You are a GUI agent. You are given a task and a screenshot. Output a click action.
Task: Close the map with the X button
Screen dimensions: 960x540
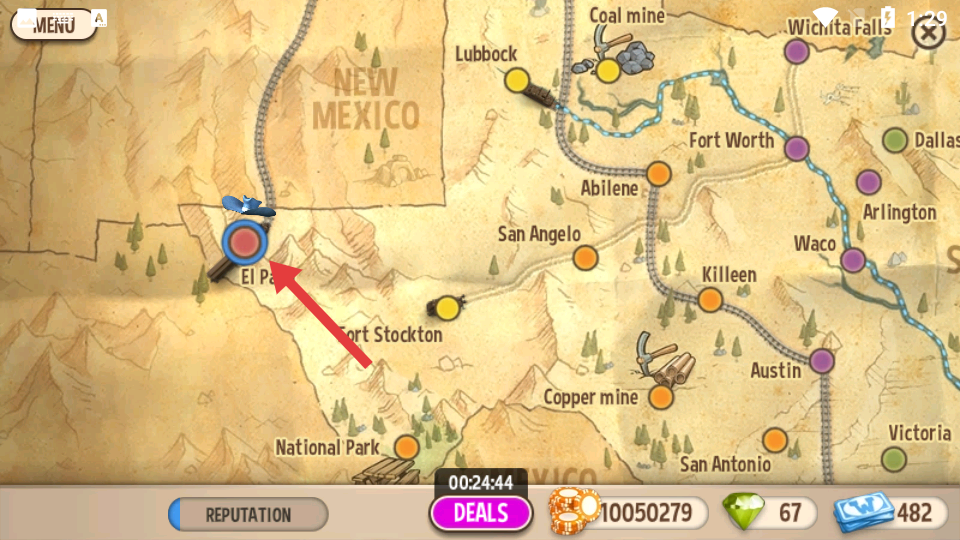(929, 33)
